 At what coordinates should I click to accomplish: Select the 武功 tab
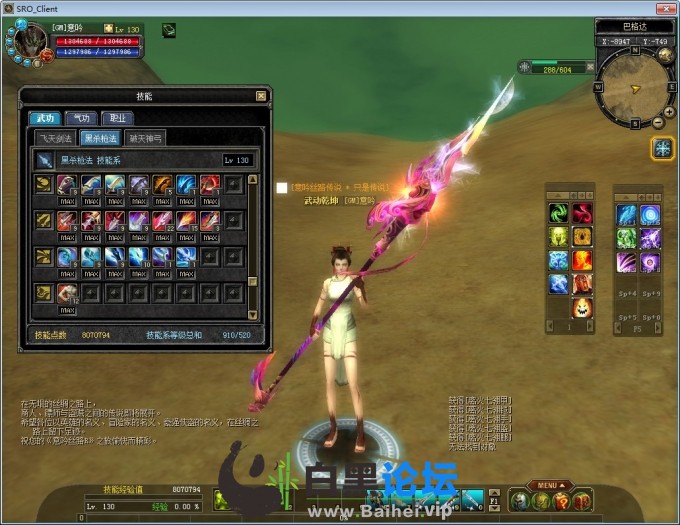[45, 118]
